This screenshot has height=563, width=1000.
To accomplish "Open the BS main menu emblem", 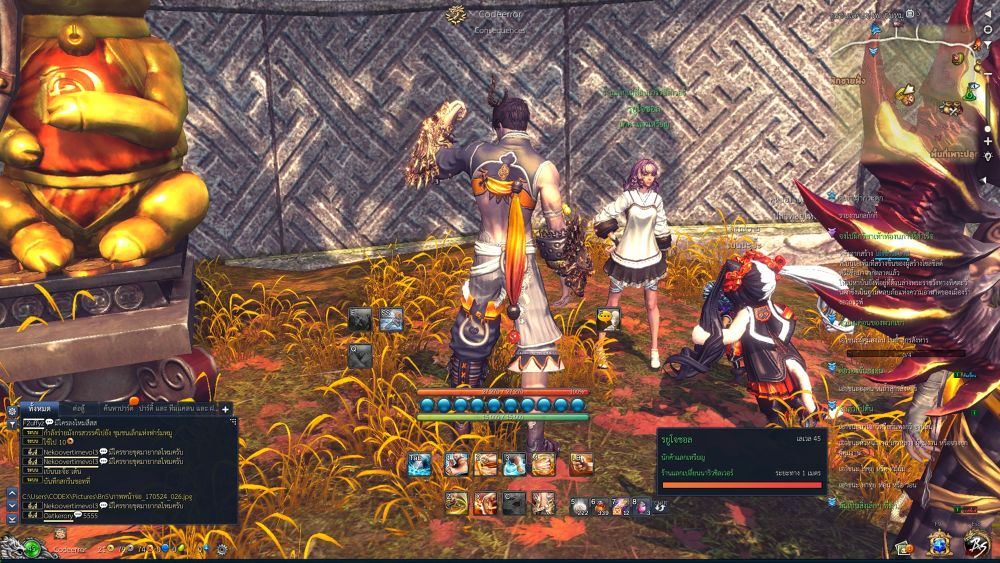I will click(x=978, y=544).
